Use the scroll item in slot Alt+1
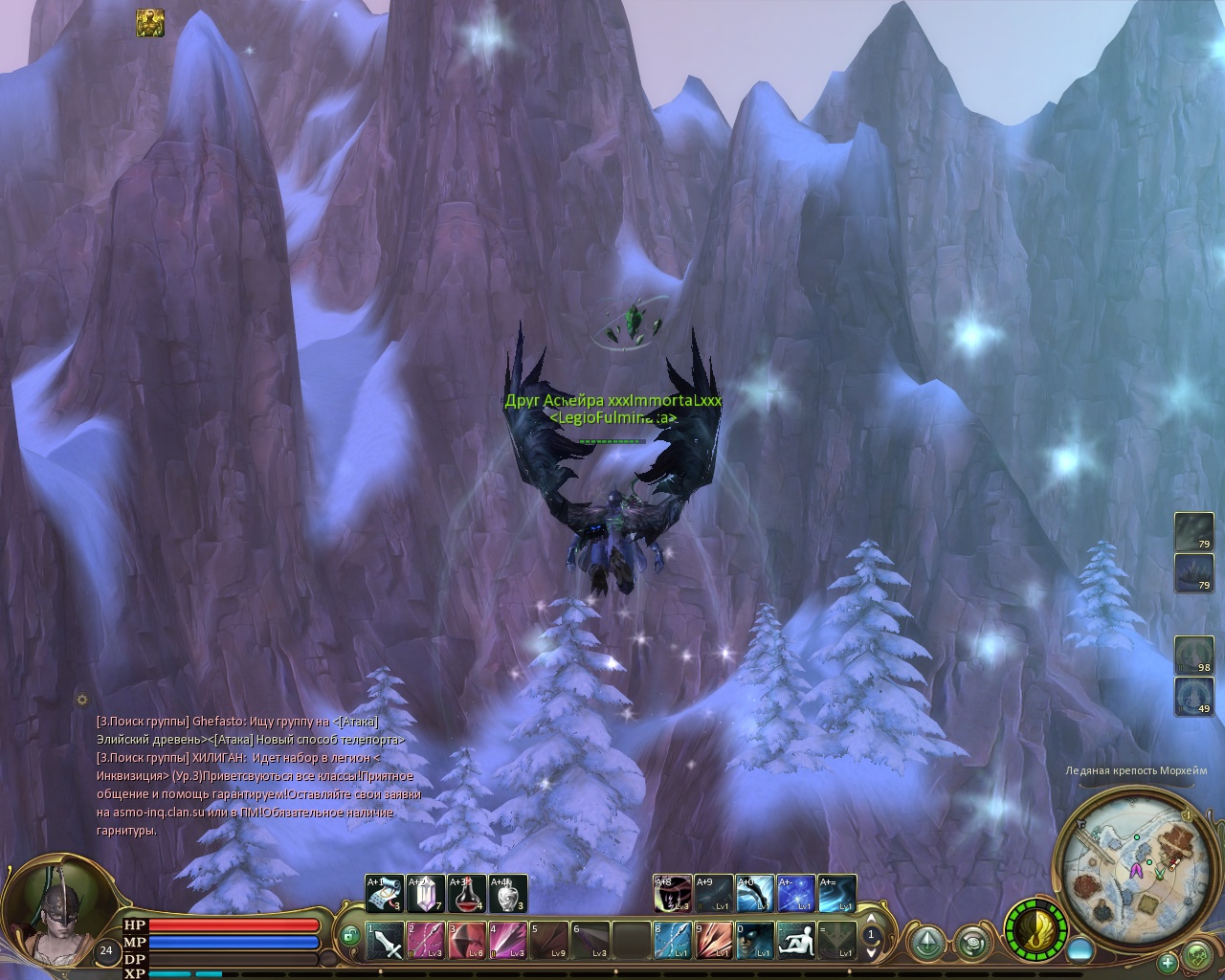Image resolution: width=1225 pixels, height=980 pixels. pyautogui.click(x=383, y=894)
